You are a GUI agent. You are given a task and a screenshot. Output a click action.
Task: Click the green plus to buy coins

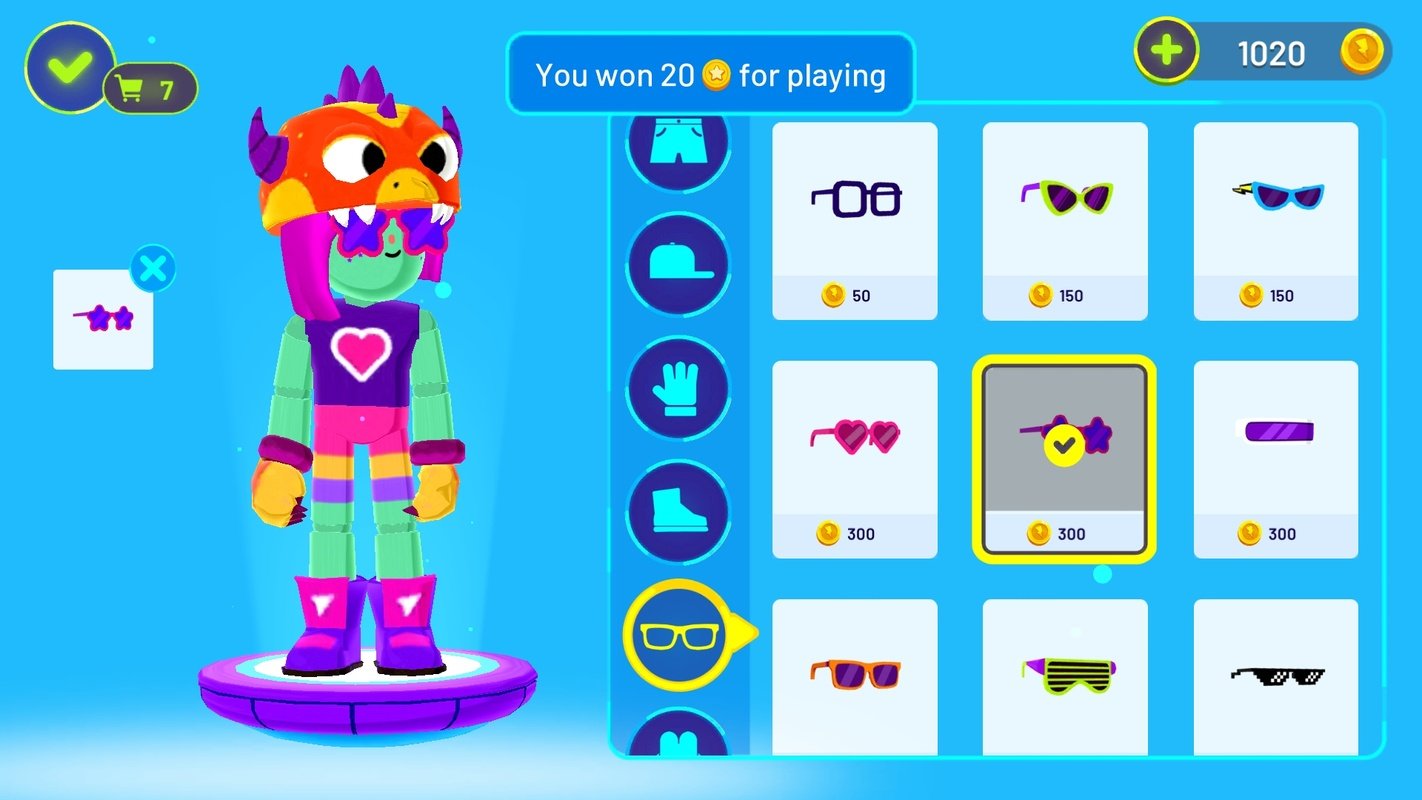click(1168, 47)
